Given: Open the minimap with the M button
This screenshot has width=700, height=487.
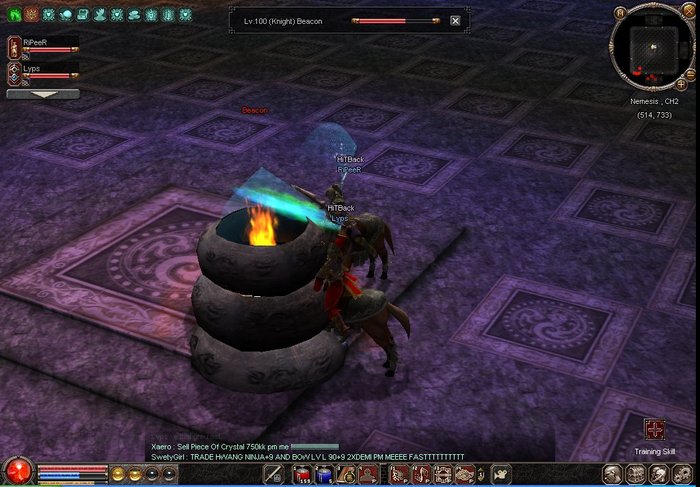Looking at the screenshot, I should pyautogui.click(x=620, y=13).
